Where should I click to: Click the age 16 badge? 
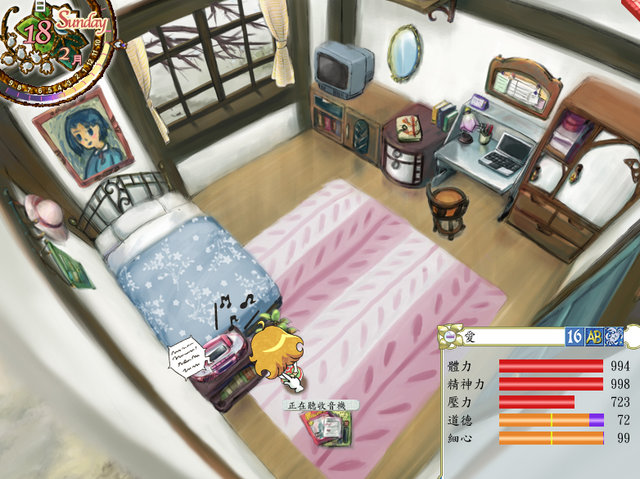(x=575, y=337)
